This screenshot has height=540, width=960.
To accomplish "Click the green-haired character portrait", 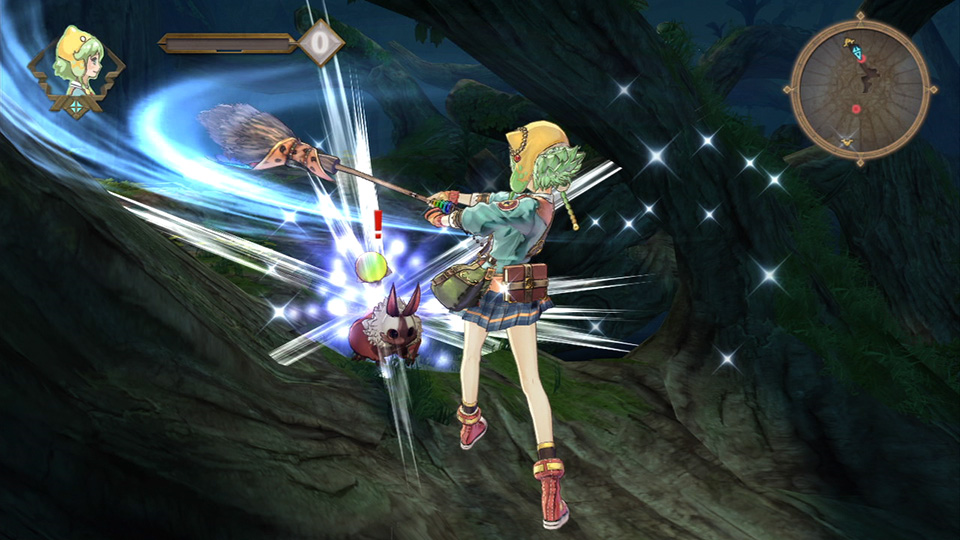I will click(77, 68).
